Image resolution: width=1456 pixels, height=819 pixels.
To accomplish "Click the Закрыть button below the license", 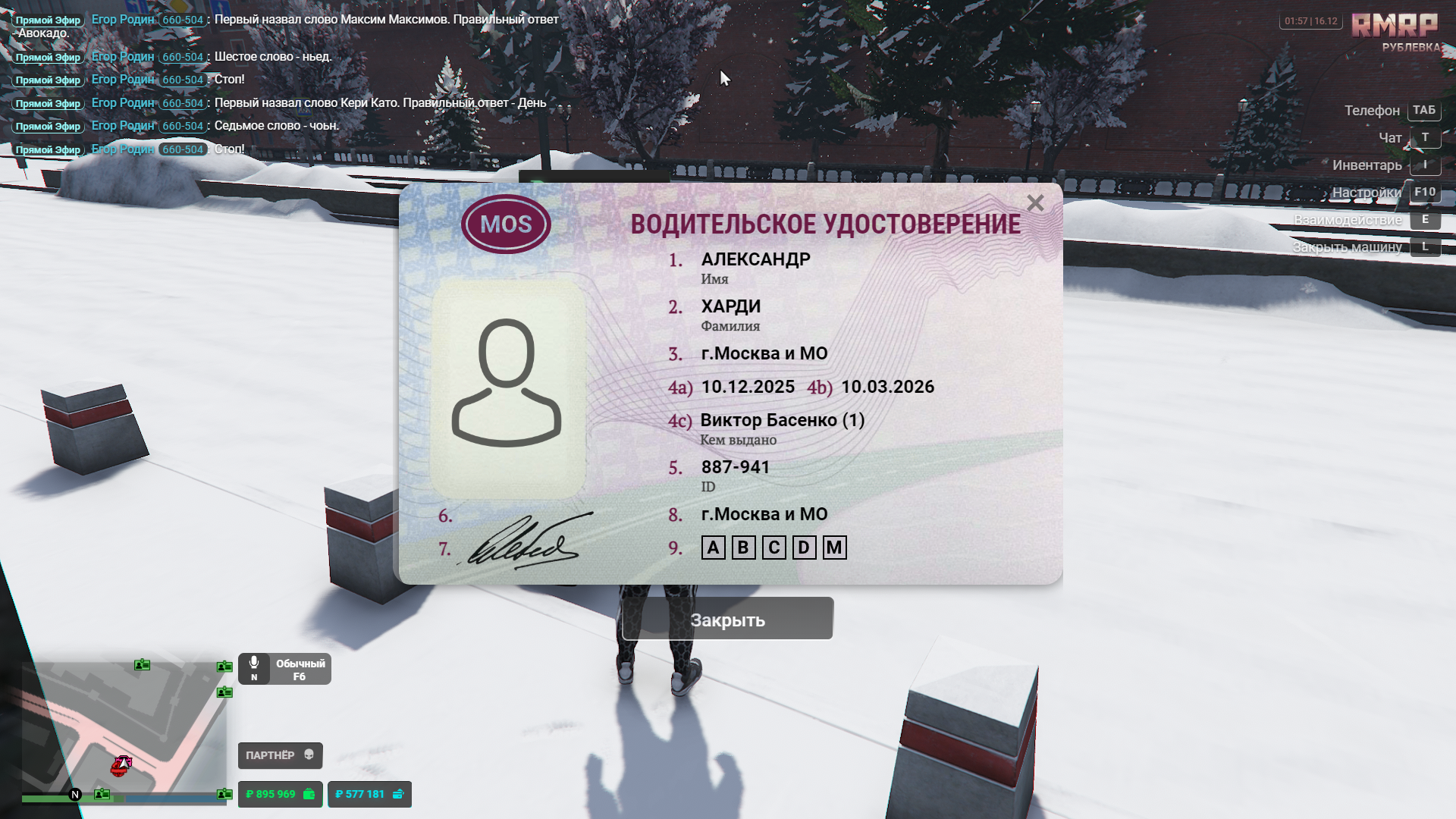I will click(x=727, y=620).
